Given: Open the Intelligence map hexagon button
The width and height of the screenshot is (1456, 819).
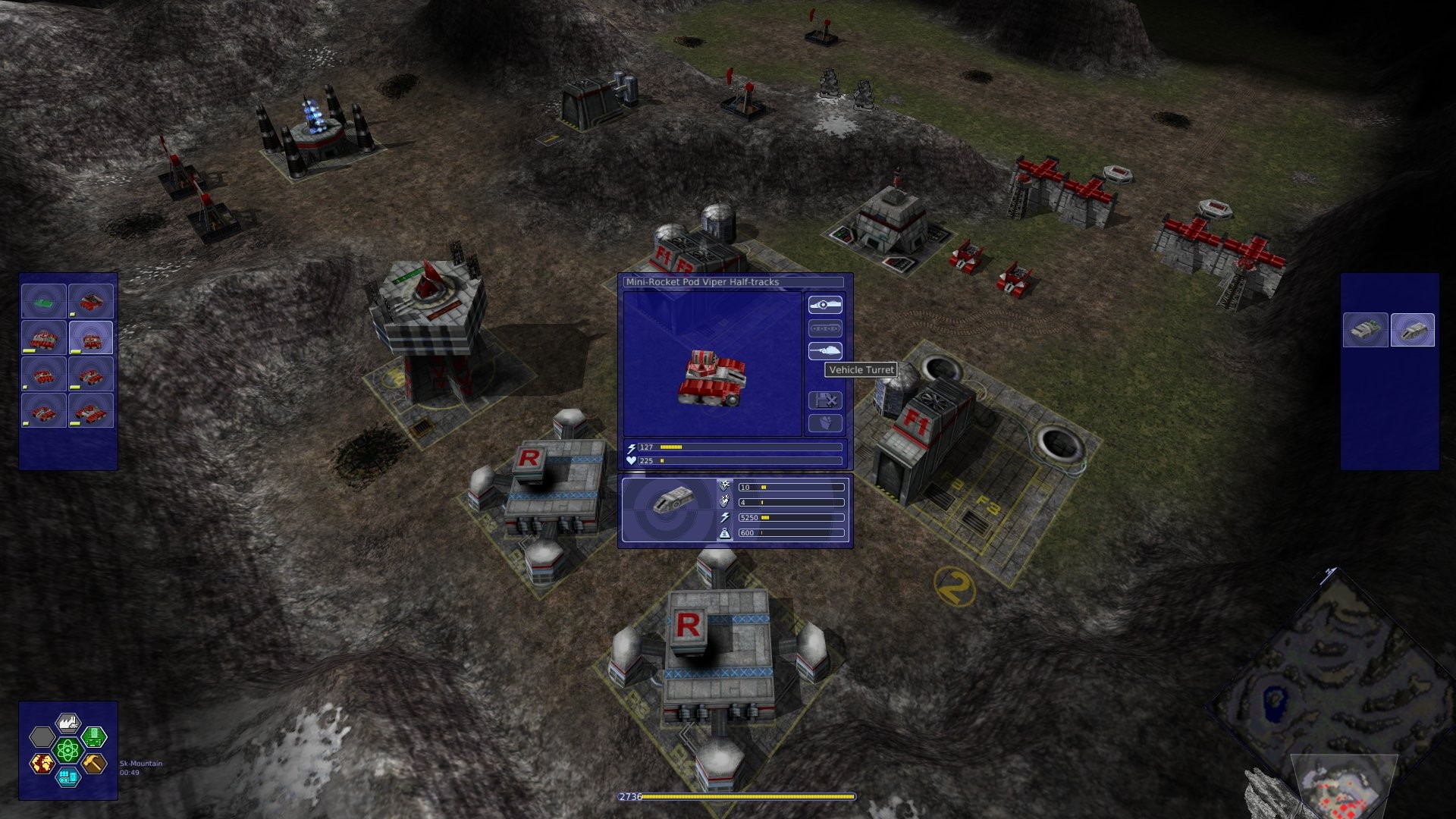Looking at the screenshot, I should [42, 763].
